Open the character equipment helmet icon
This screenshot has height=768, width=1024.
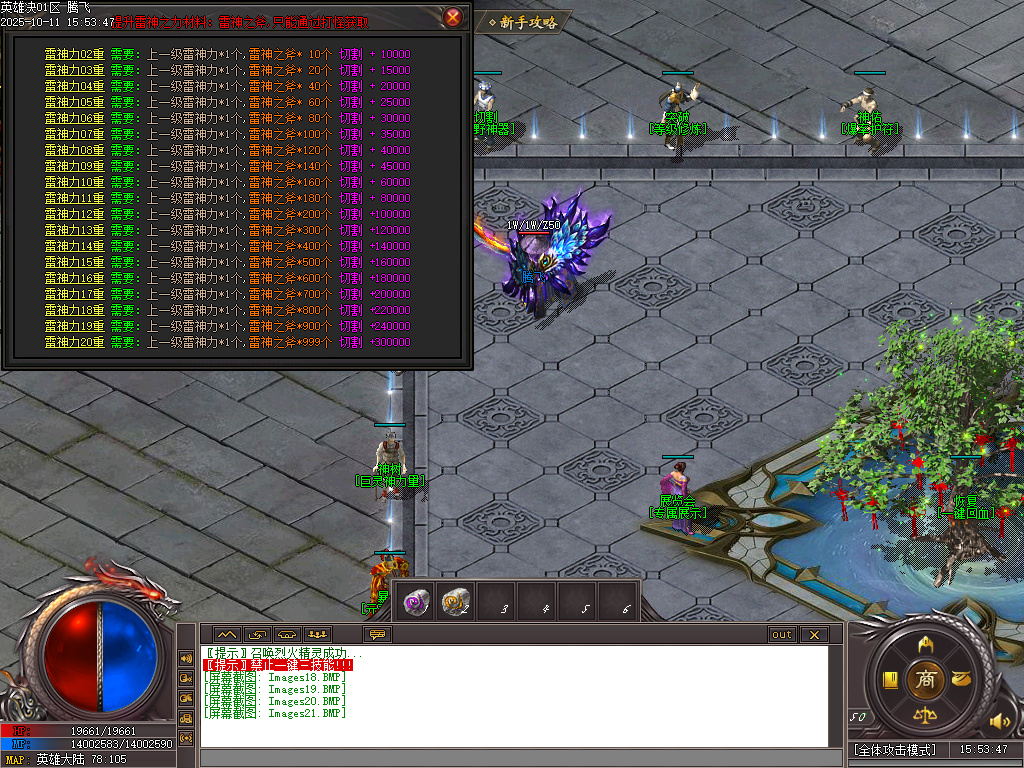[x=926, y=643]
